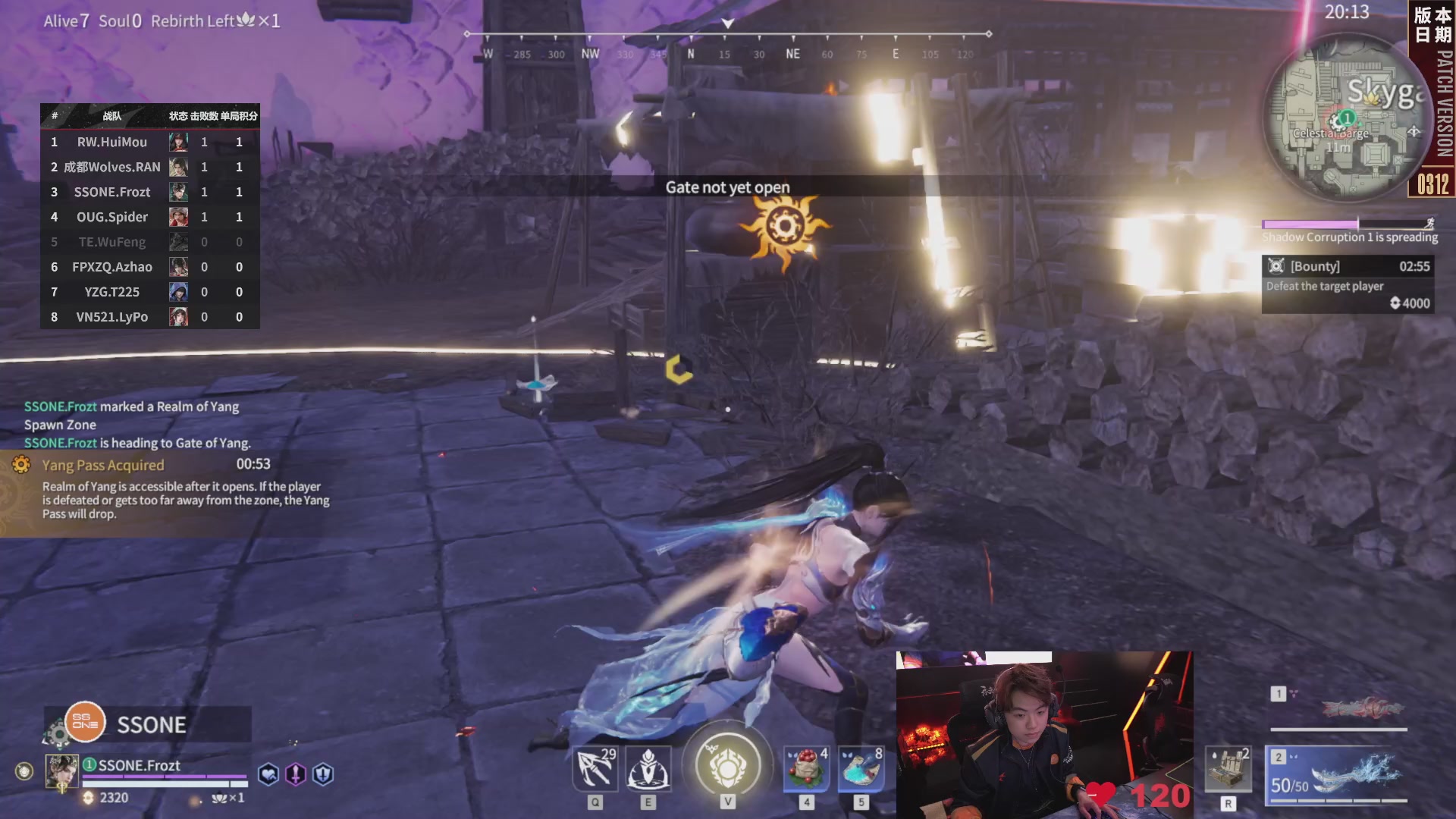Click the SSONE.Frozt player portrait
Image resolution: width=1456 pixels, height=819 pixels.
point(61,771)
